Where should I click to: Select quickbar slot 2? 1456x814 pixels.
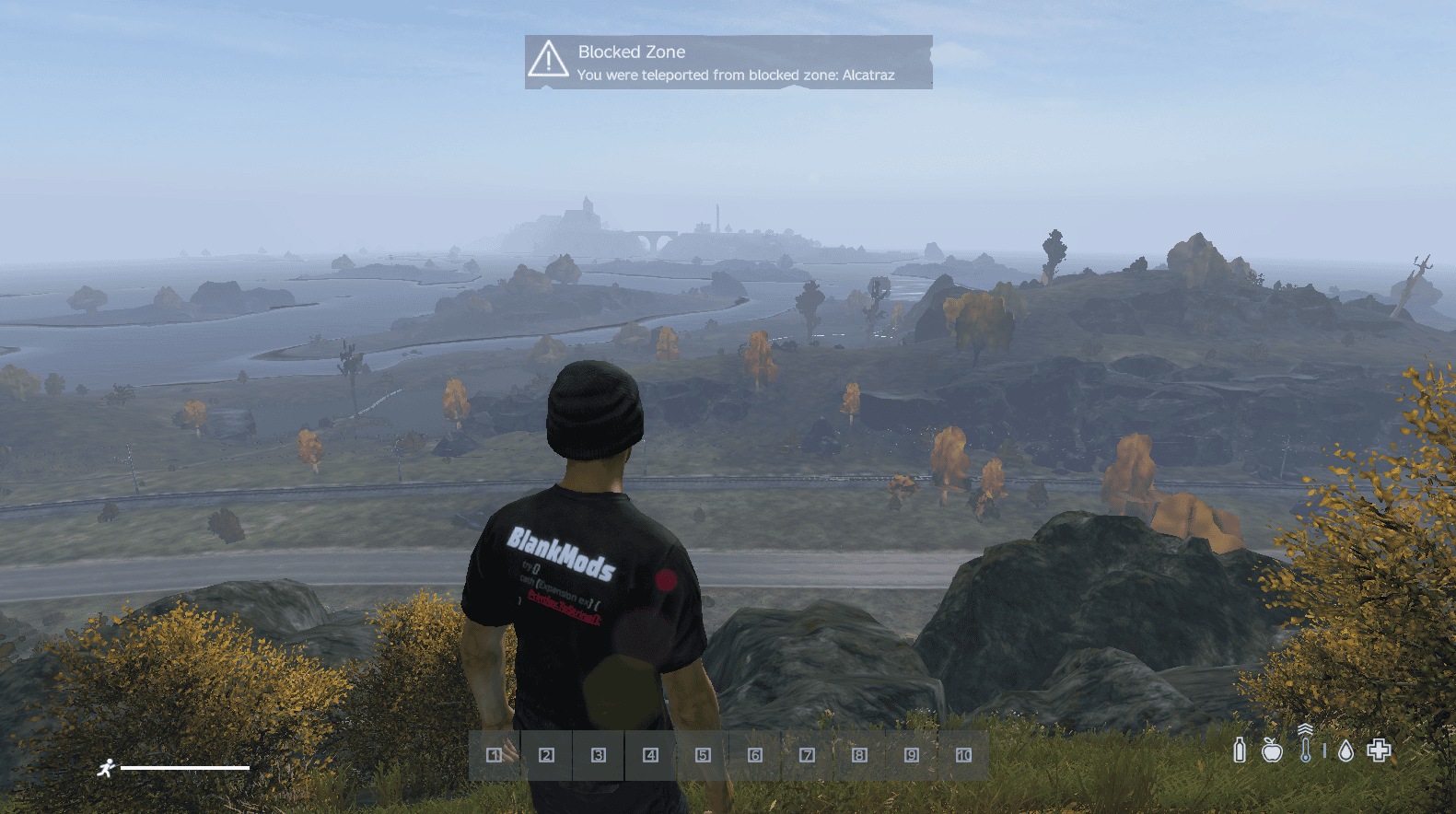[547, 755]
